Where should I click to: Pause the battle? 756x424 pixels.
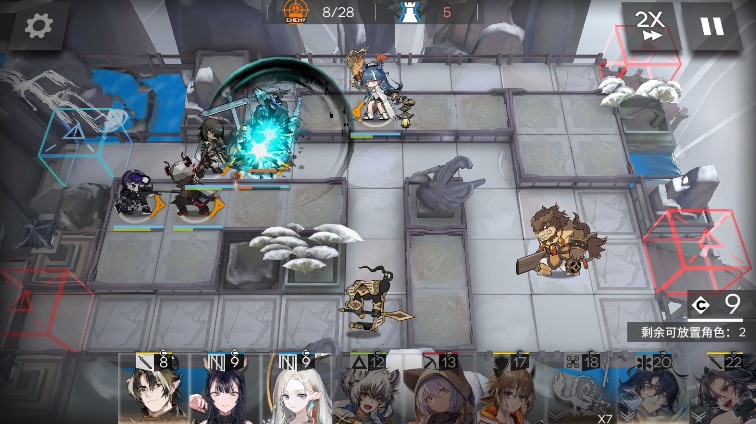point(712,27)
